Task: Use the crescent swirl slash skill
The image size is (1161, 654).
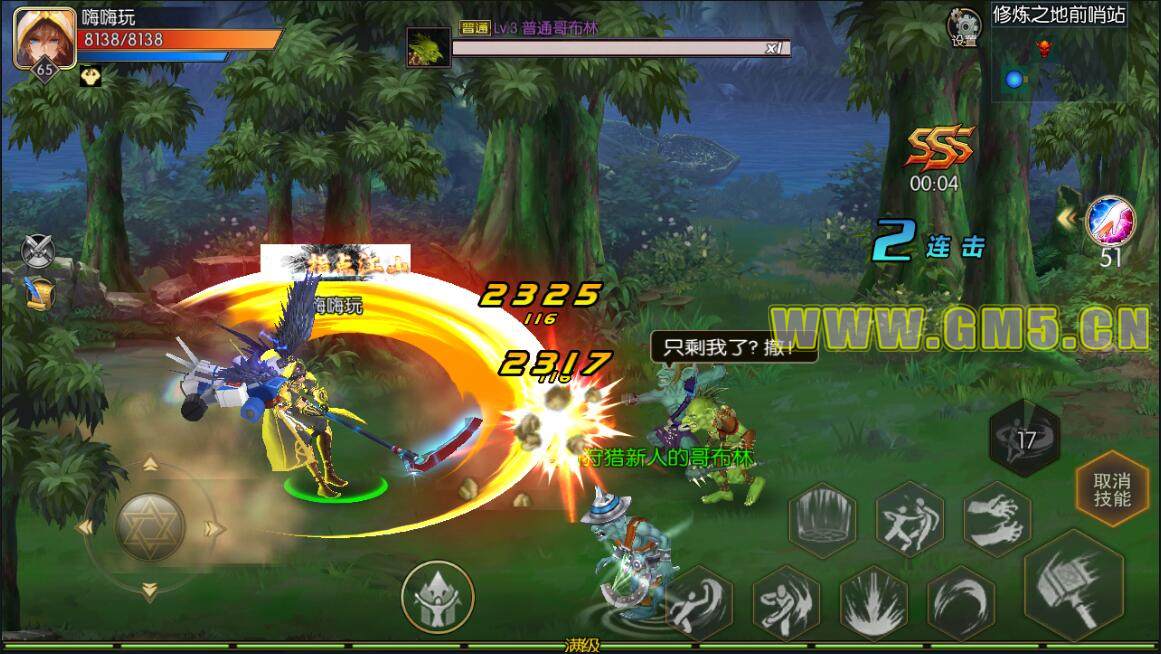Action: click(960, 602)
